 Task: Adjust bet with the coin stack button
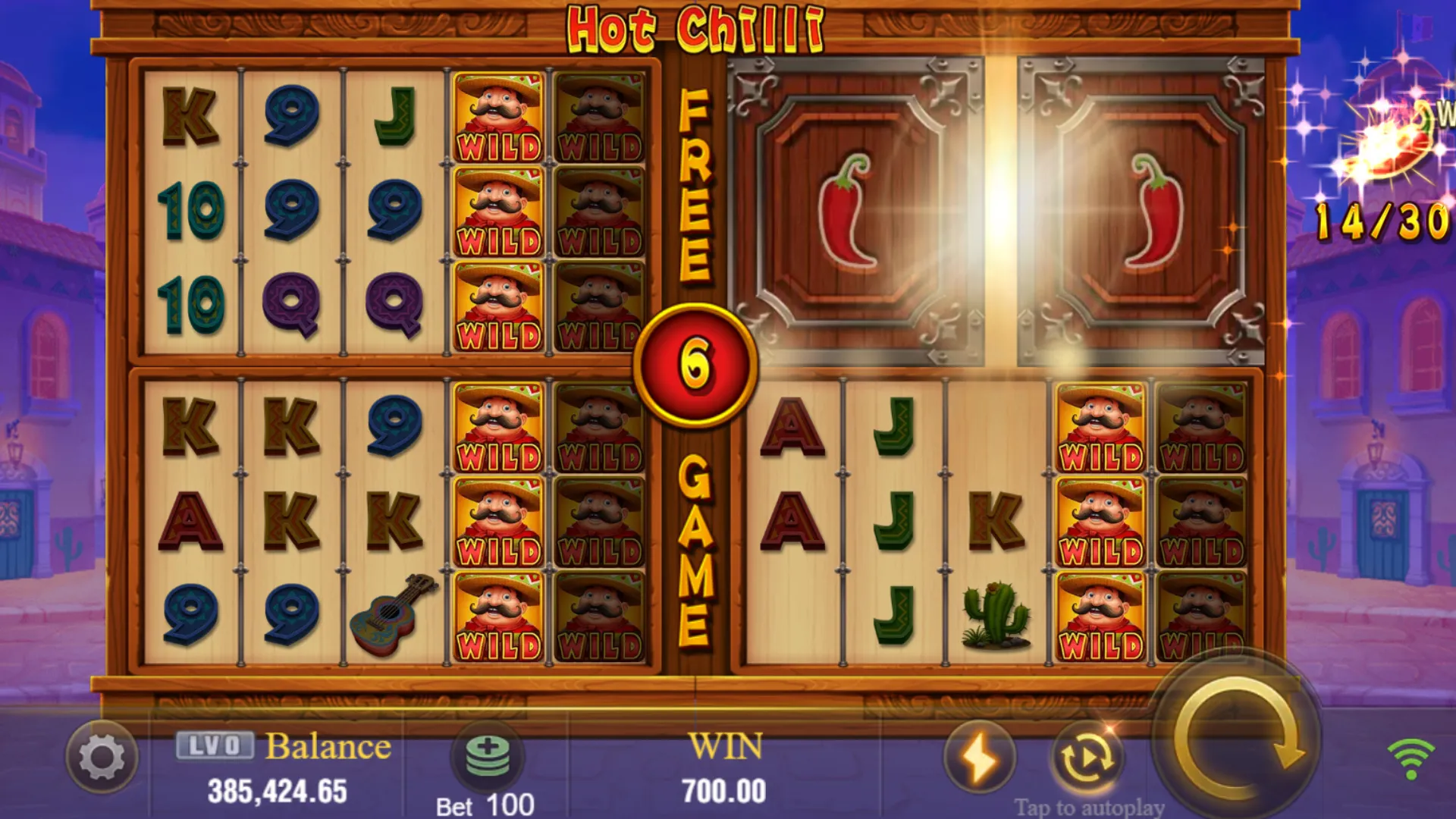(488, 756)
